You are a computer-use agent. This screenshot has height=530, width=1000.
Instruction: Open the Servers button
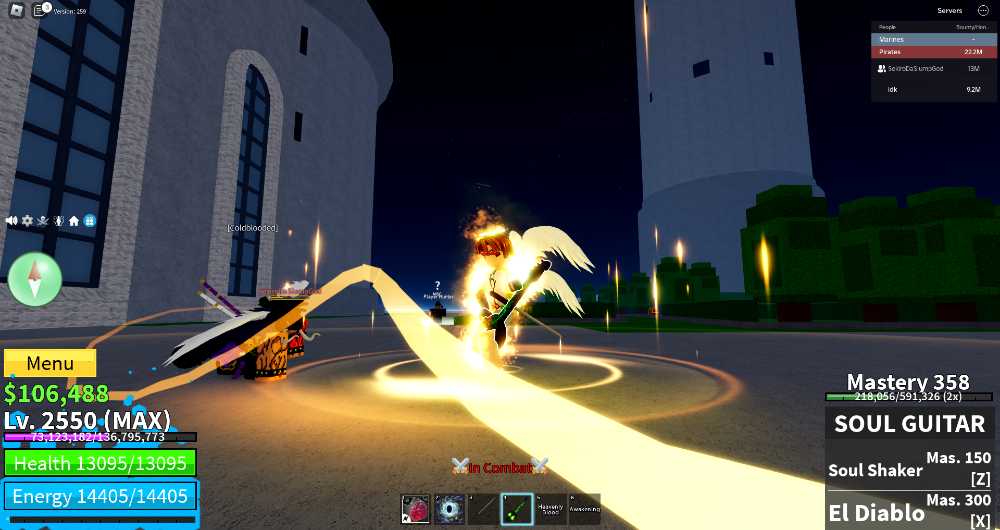point(949,11)
